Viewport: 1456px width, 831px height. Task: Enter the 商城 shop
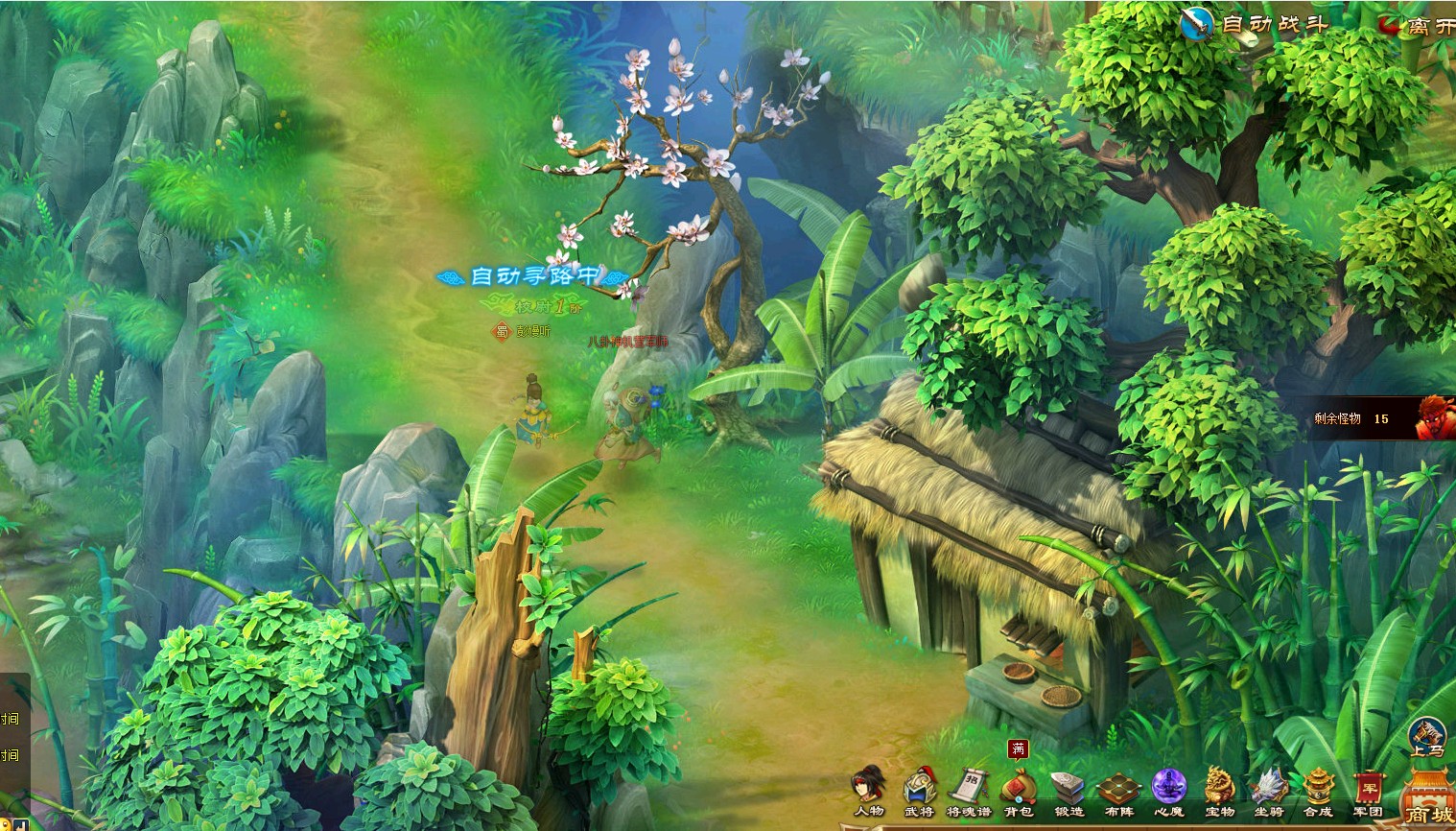tap(1427, 798)
